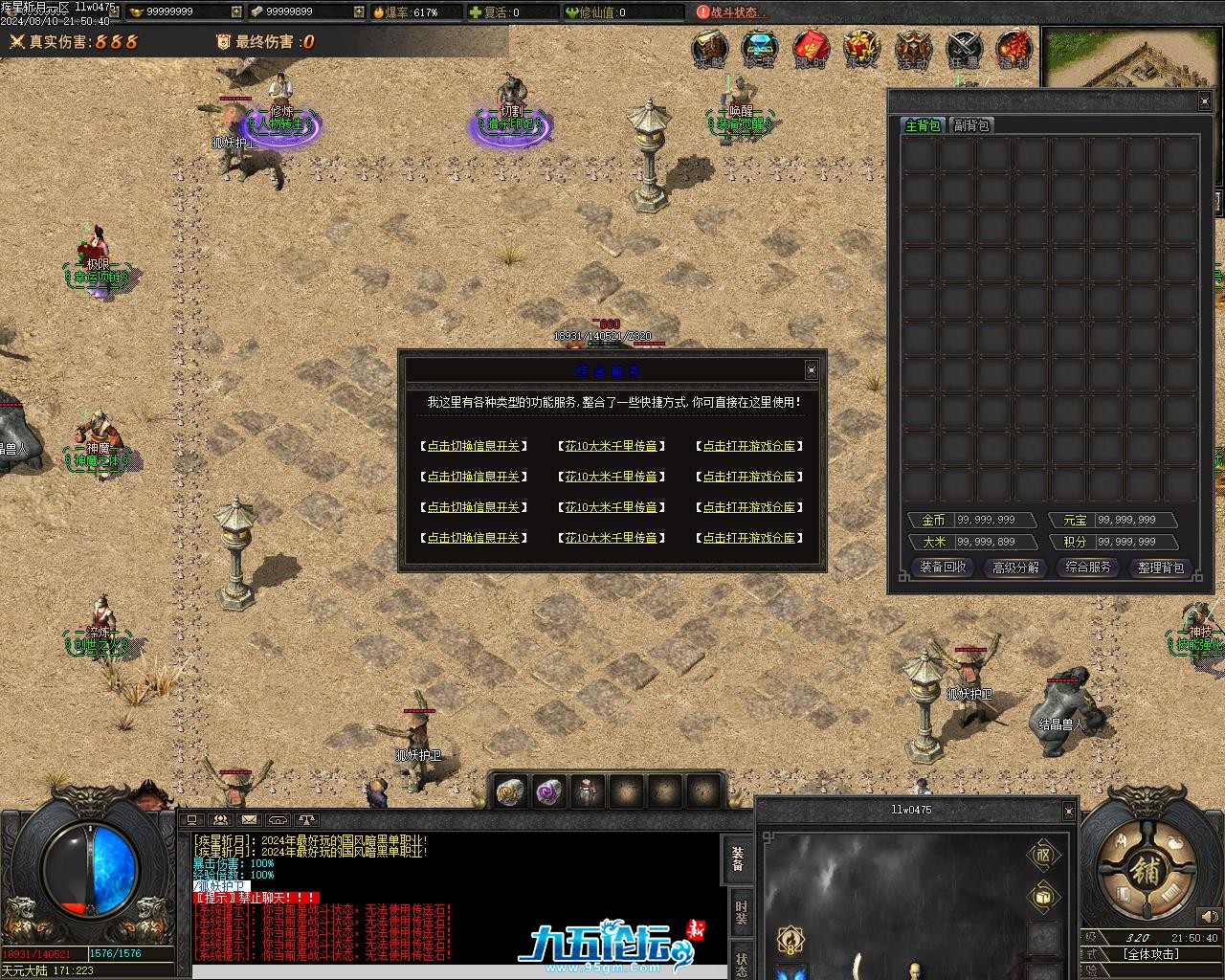Activate the 狂暴 crossed swords icon
Viewport: 1225px width, 980px height.
tap(964, 49)
